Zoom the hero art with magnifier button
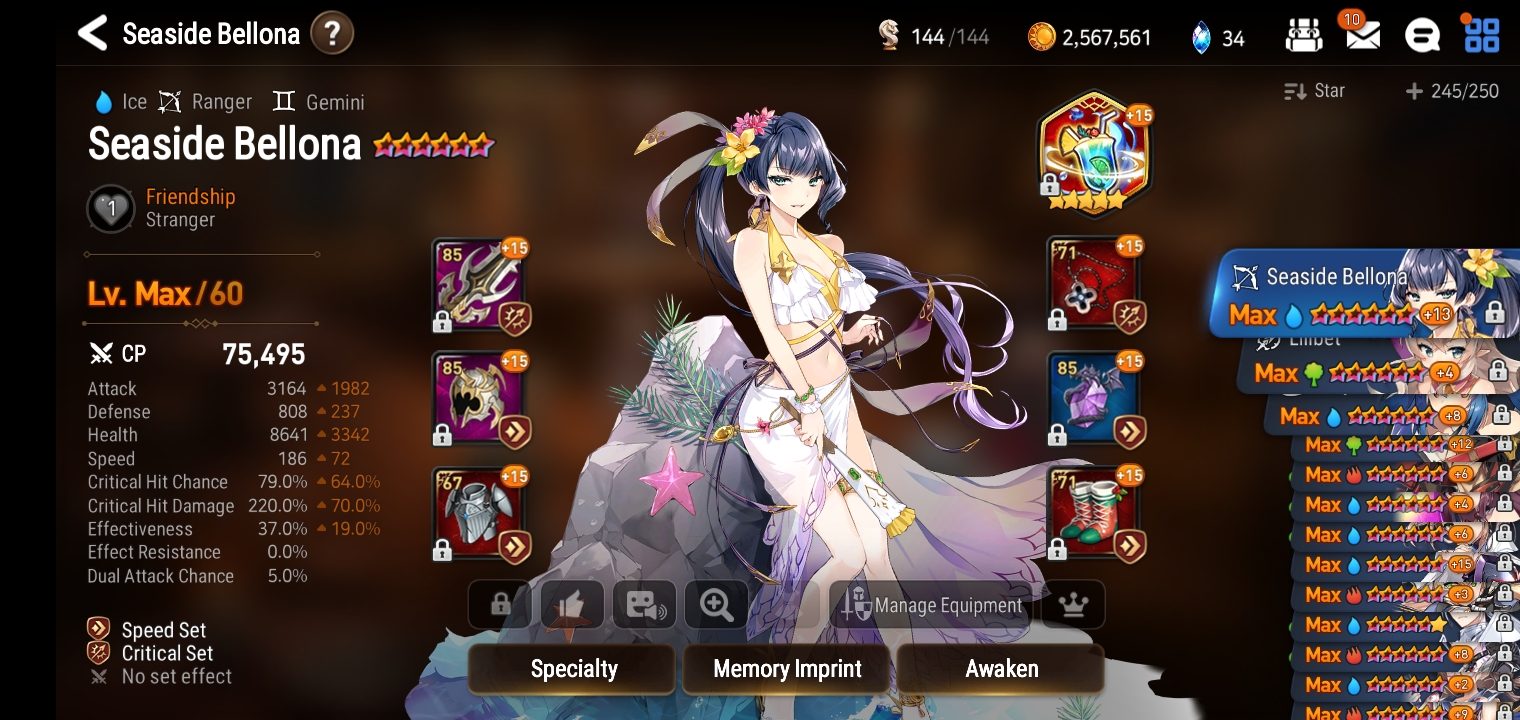Image resolution: width=1520 pixels, height=720 pixels. 717,605
